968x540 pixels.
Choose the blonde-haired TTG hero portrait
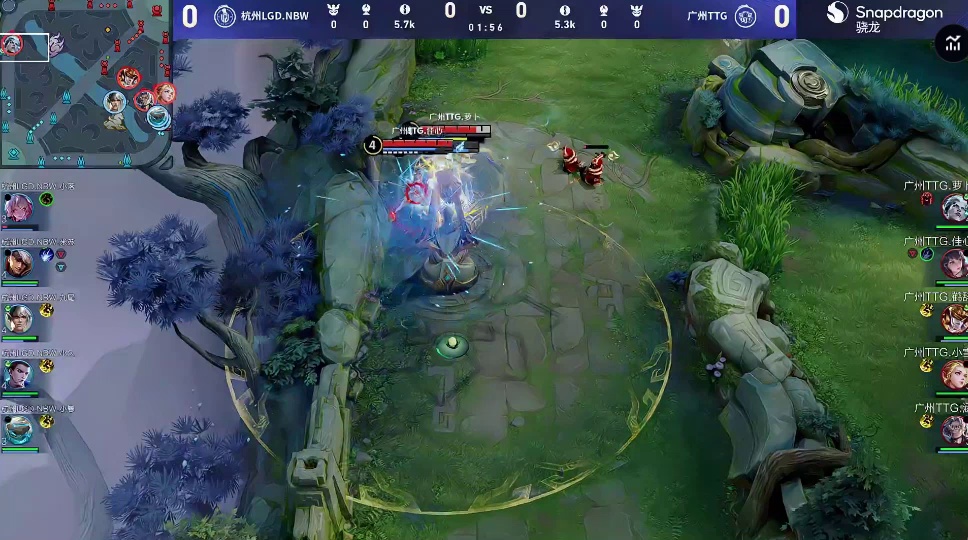click(x=953, y=374)
